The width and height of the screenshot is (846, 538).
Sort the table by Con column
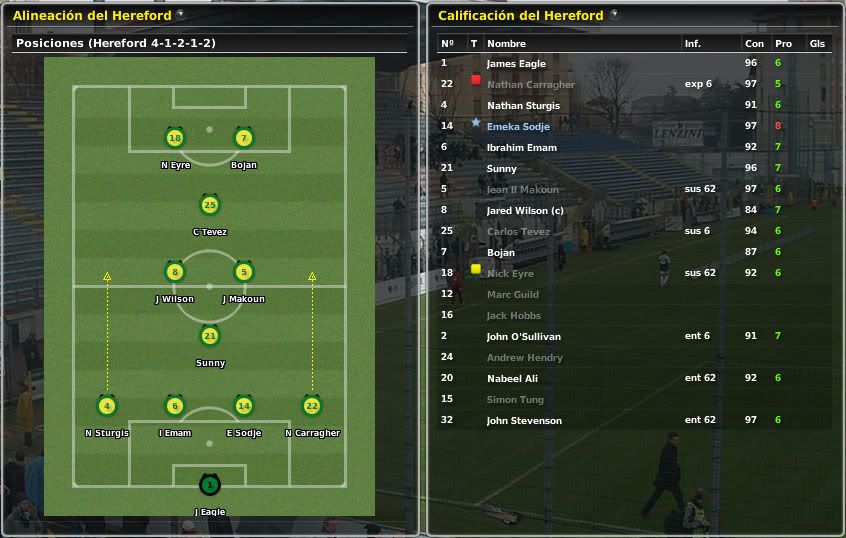753,43
